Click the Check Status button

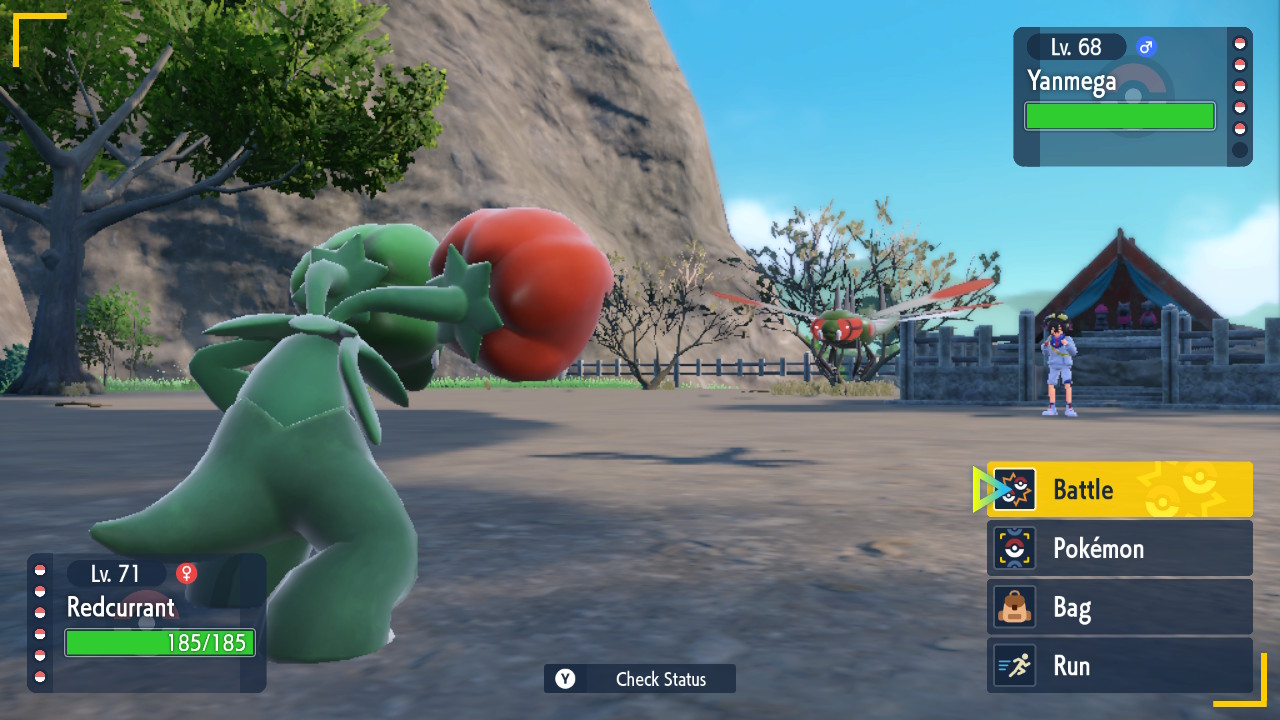click(640, 679)
